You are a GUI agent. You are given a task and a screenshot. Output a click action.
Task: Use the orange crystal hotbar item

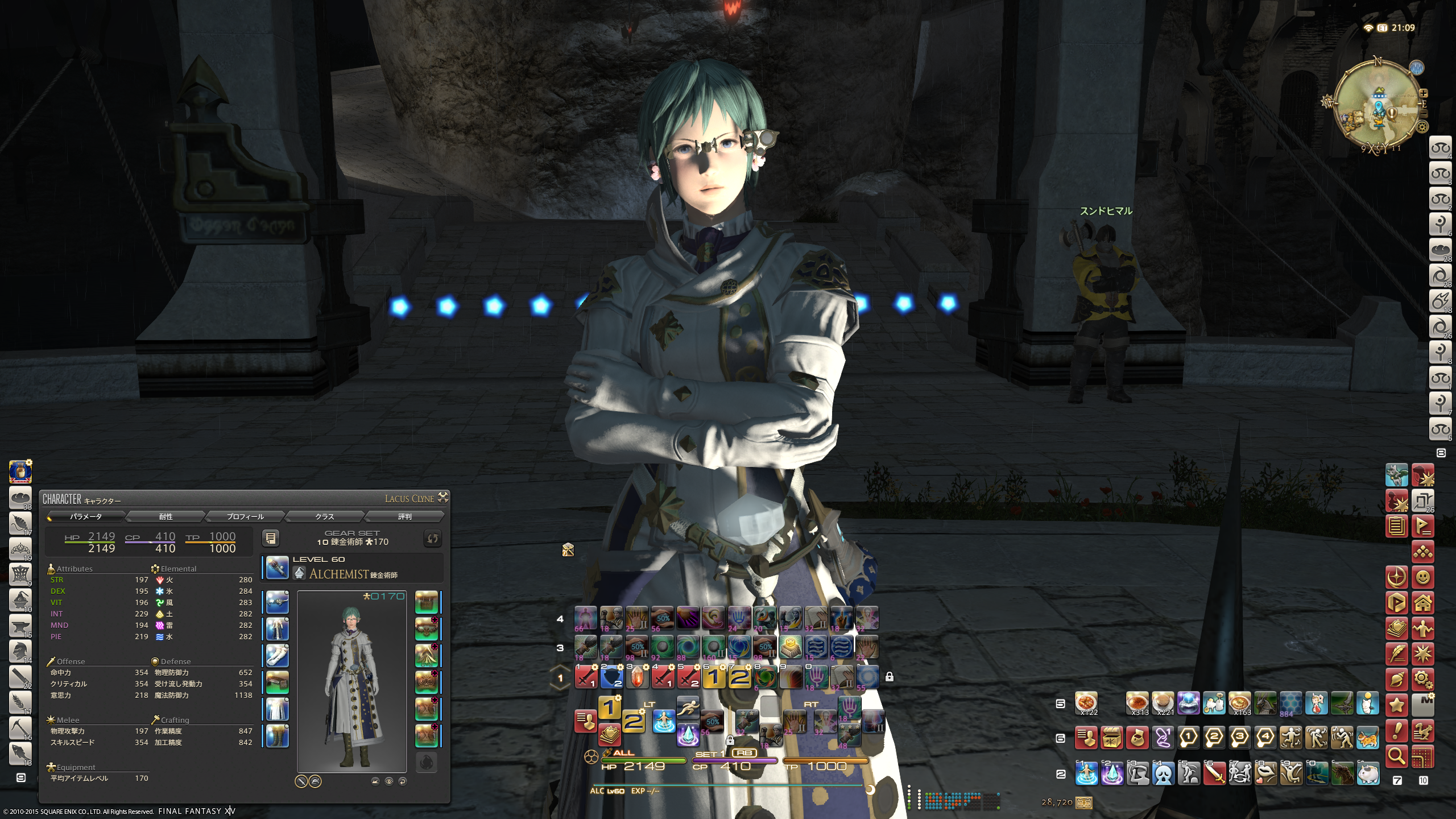coord(637,677)
